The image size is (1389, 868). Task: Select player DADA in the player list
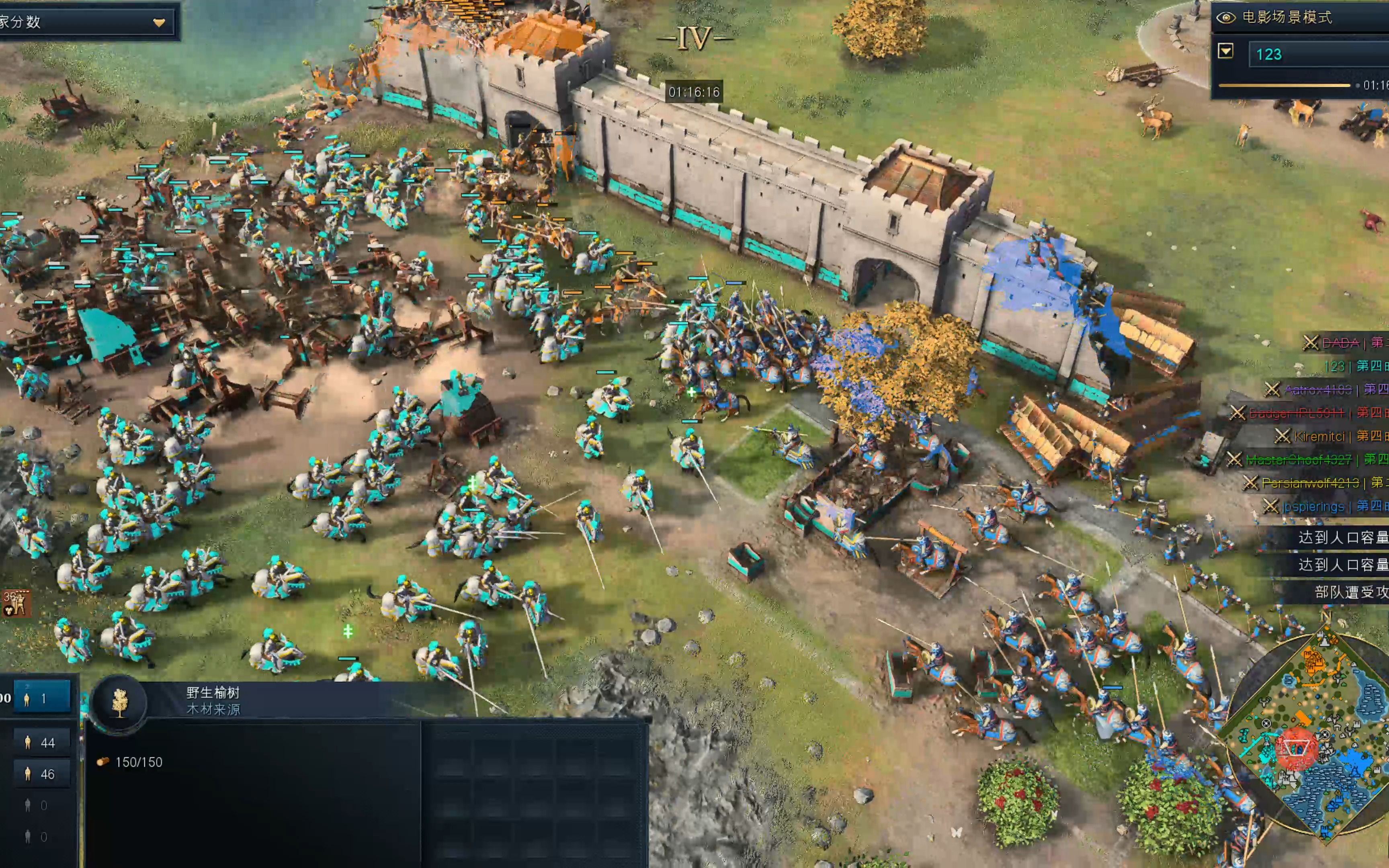pos(1340,343)
